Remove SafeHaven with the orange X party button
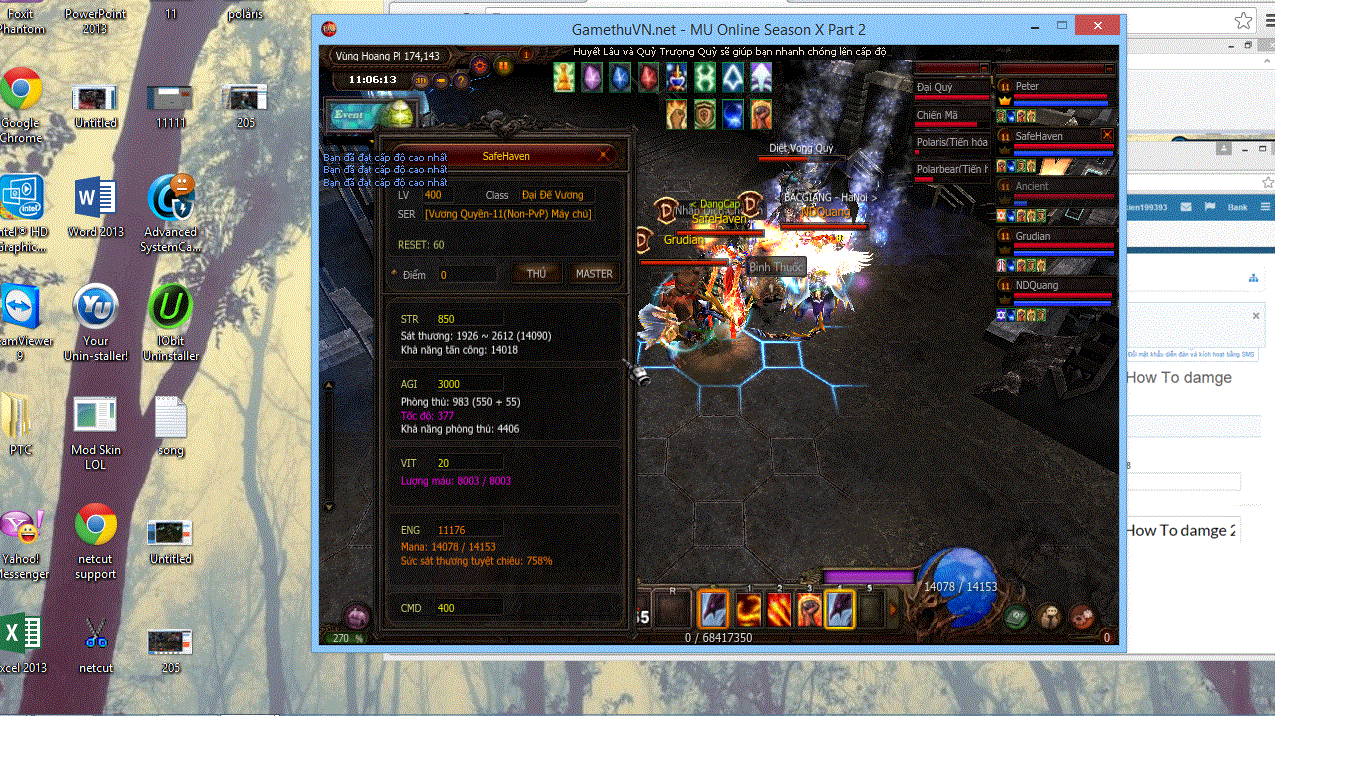 (1107, 135)
